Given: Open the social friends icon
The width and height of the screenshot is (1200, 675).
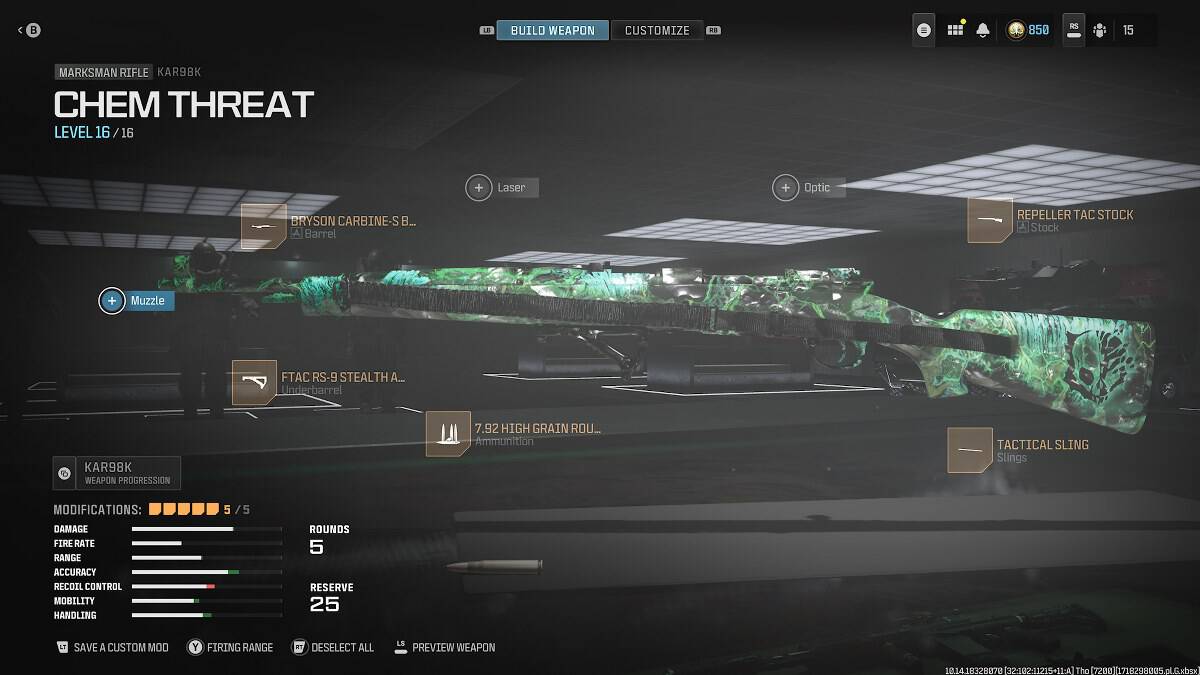Looking at the screenshot, I should coord(1100,30).
